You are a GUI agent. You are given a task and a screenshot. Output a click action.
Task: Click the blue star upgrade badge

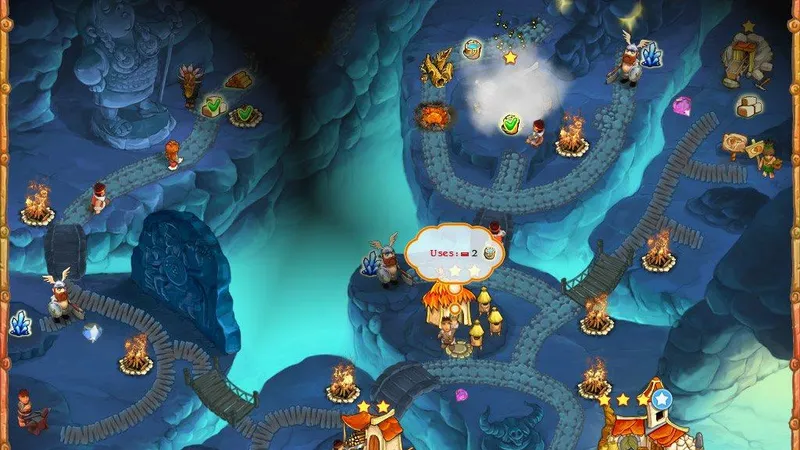660,399
